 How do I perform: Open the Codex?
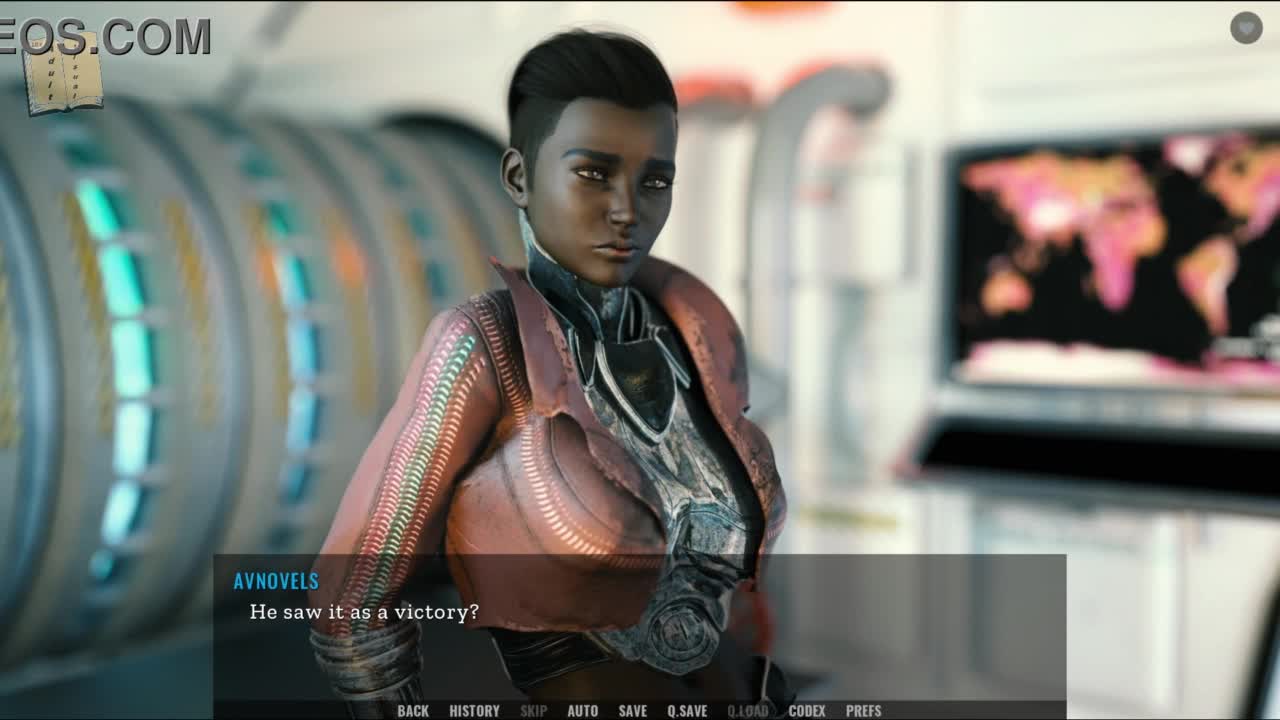pos(807,711)
